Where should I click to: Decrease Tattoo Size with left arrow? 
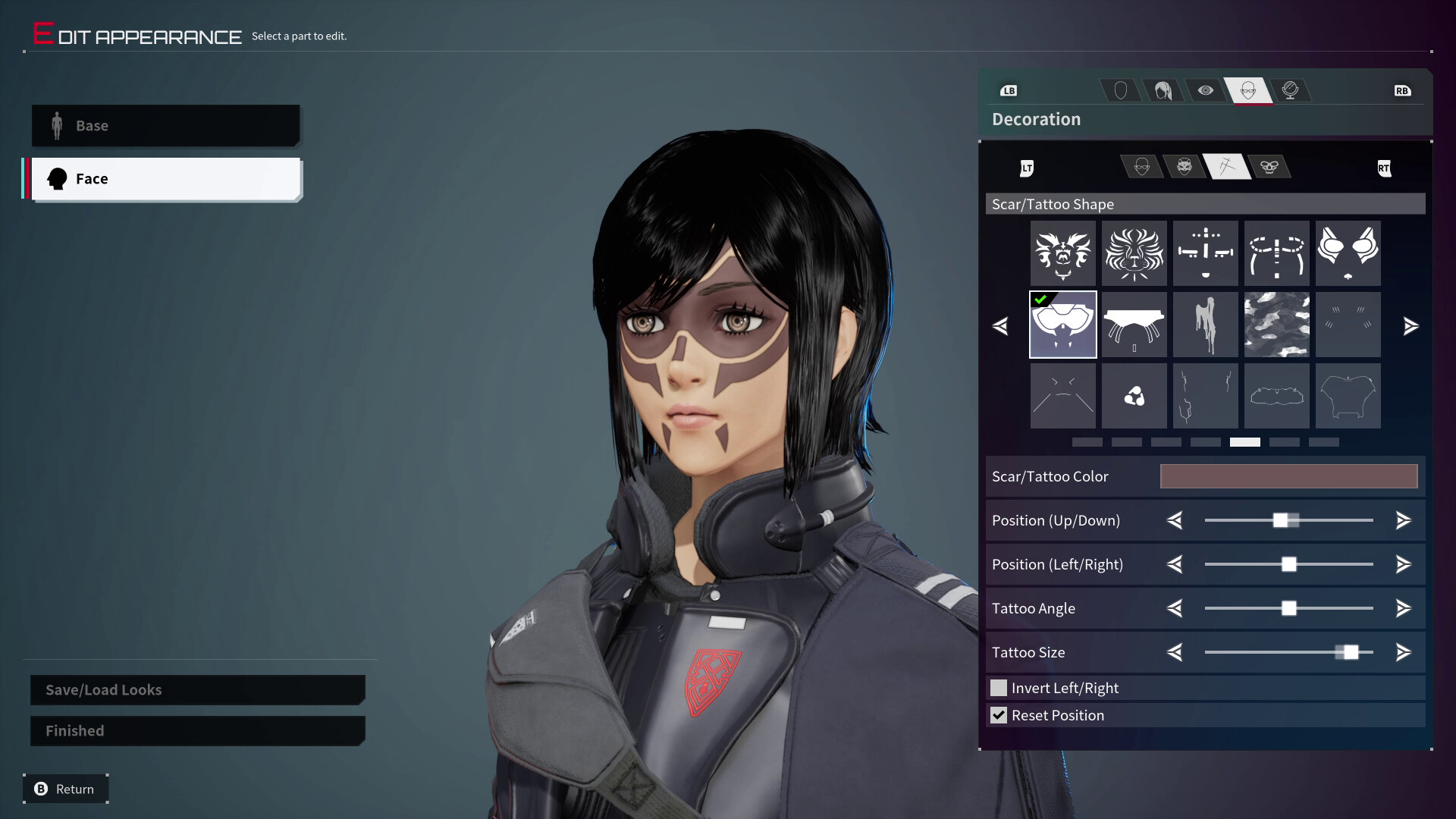click(1175, 652)
